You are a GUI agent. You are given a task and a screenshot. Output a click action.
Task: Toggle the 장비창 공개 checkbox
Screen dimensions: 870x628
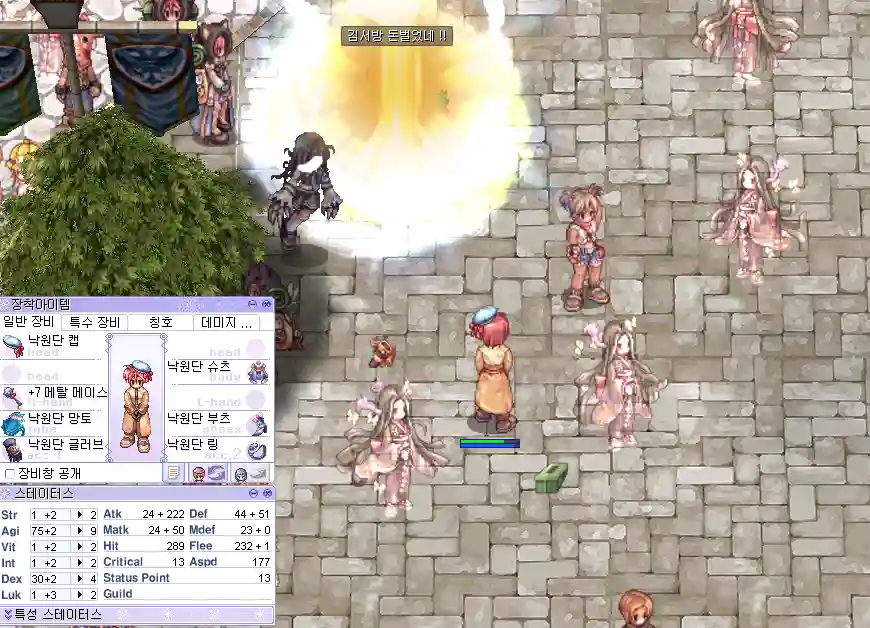point(11,473)
